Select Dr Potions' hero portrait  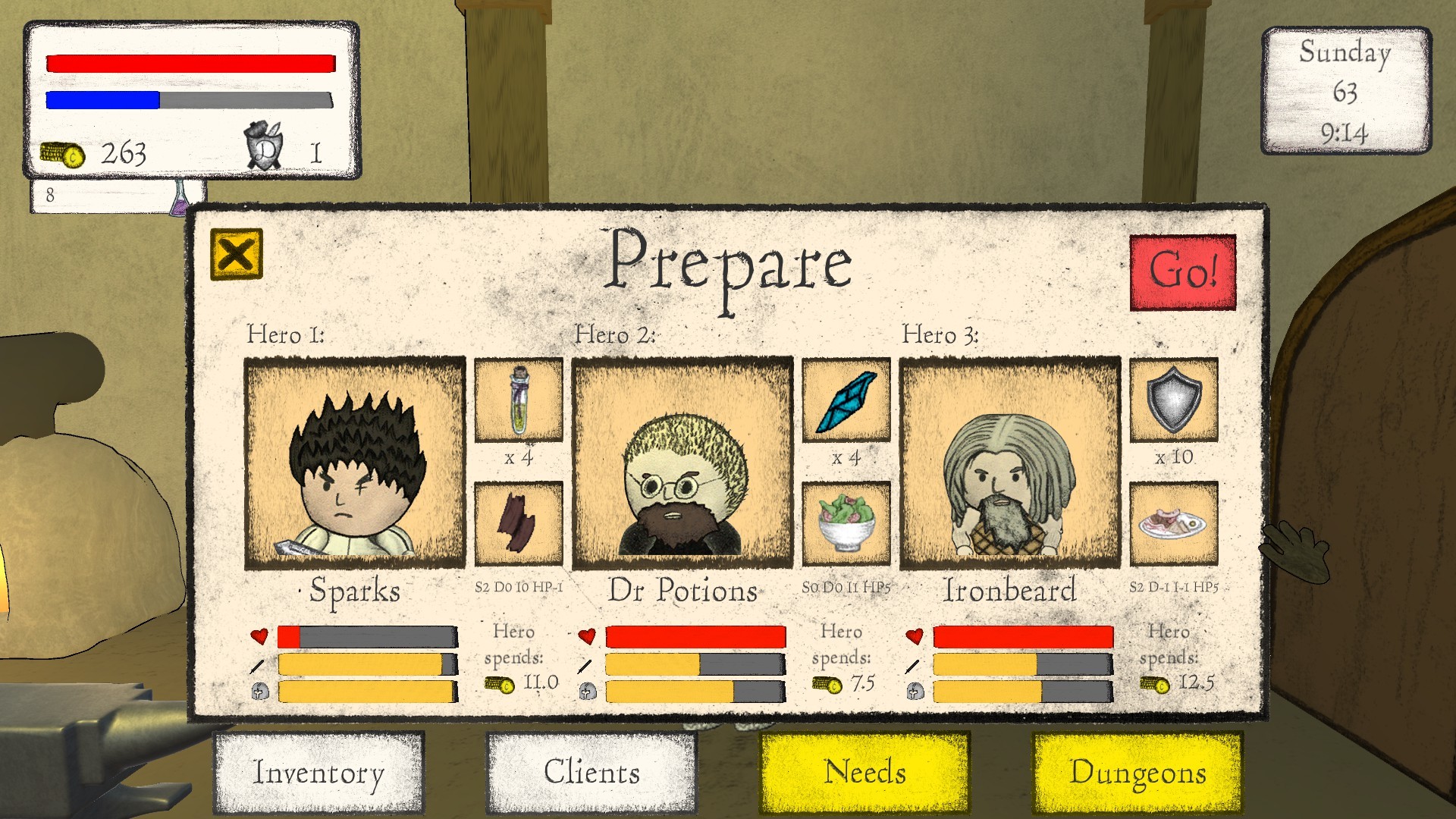coord(682,463)
